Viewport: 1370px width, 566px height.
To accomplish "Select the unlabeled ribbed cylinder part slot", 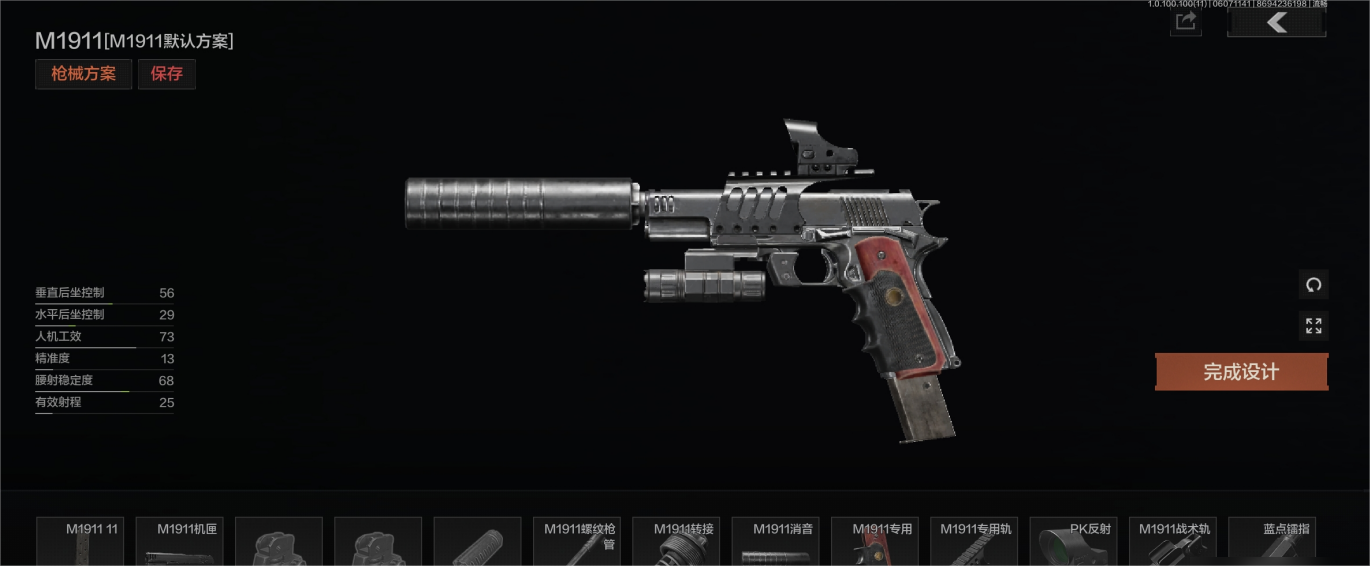I will coord(477,542).
